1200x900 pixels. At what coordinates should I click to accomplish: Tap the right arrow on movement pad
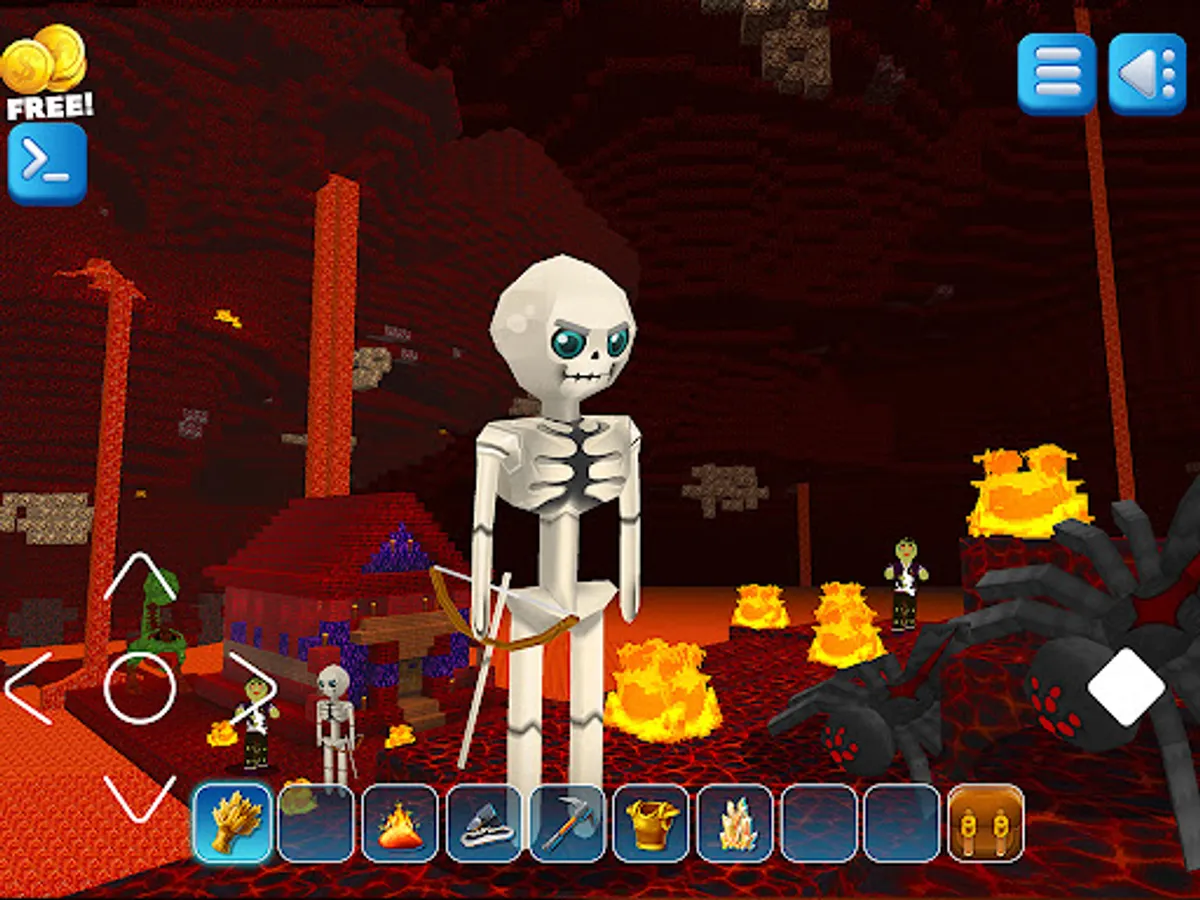click(252, 688)
